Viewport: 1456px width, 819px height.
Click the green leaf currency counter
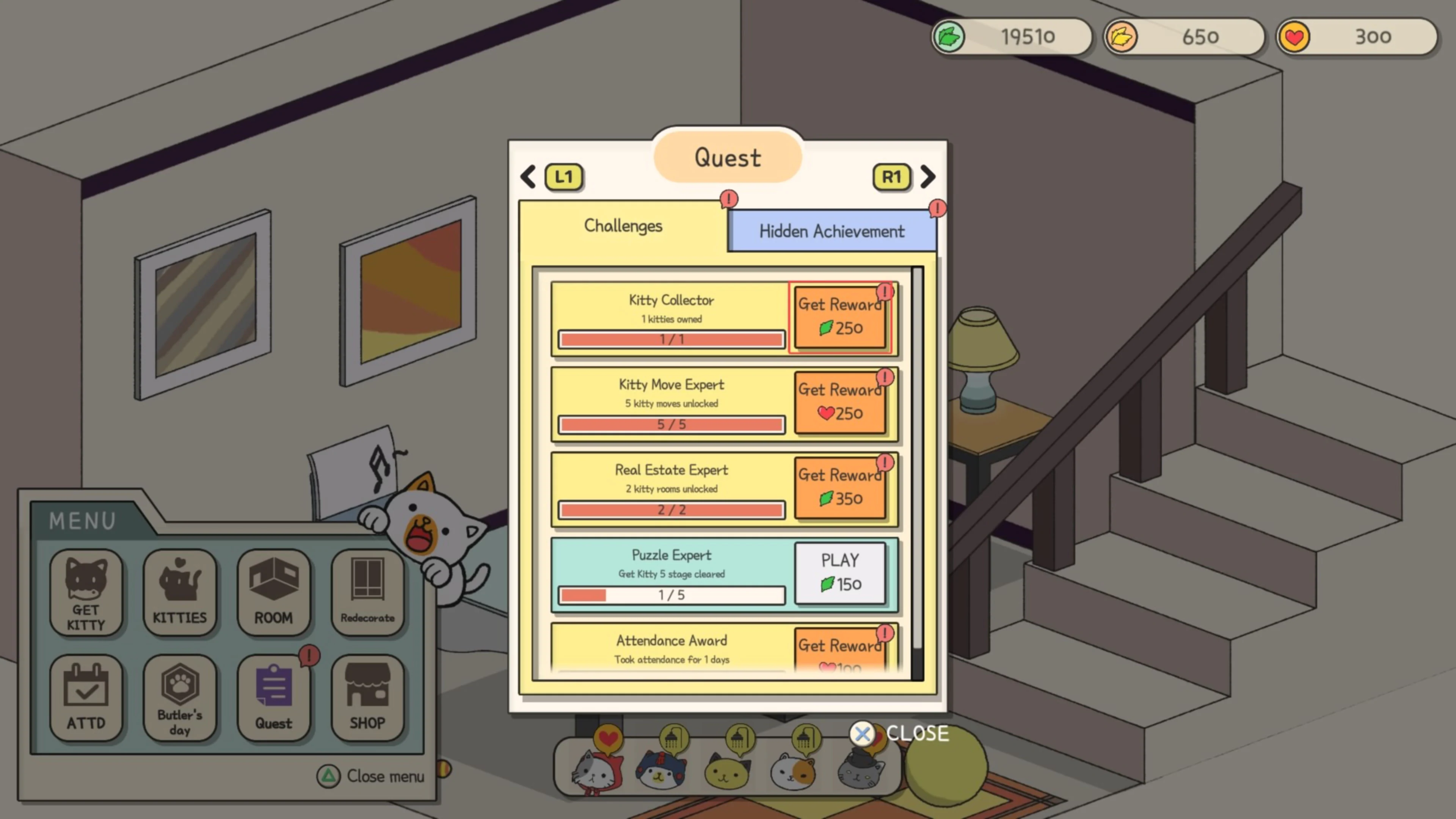[x=1012, y=36]
